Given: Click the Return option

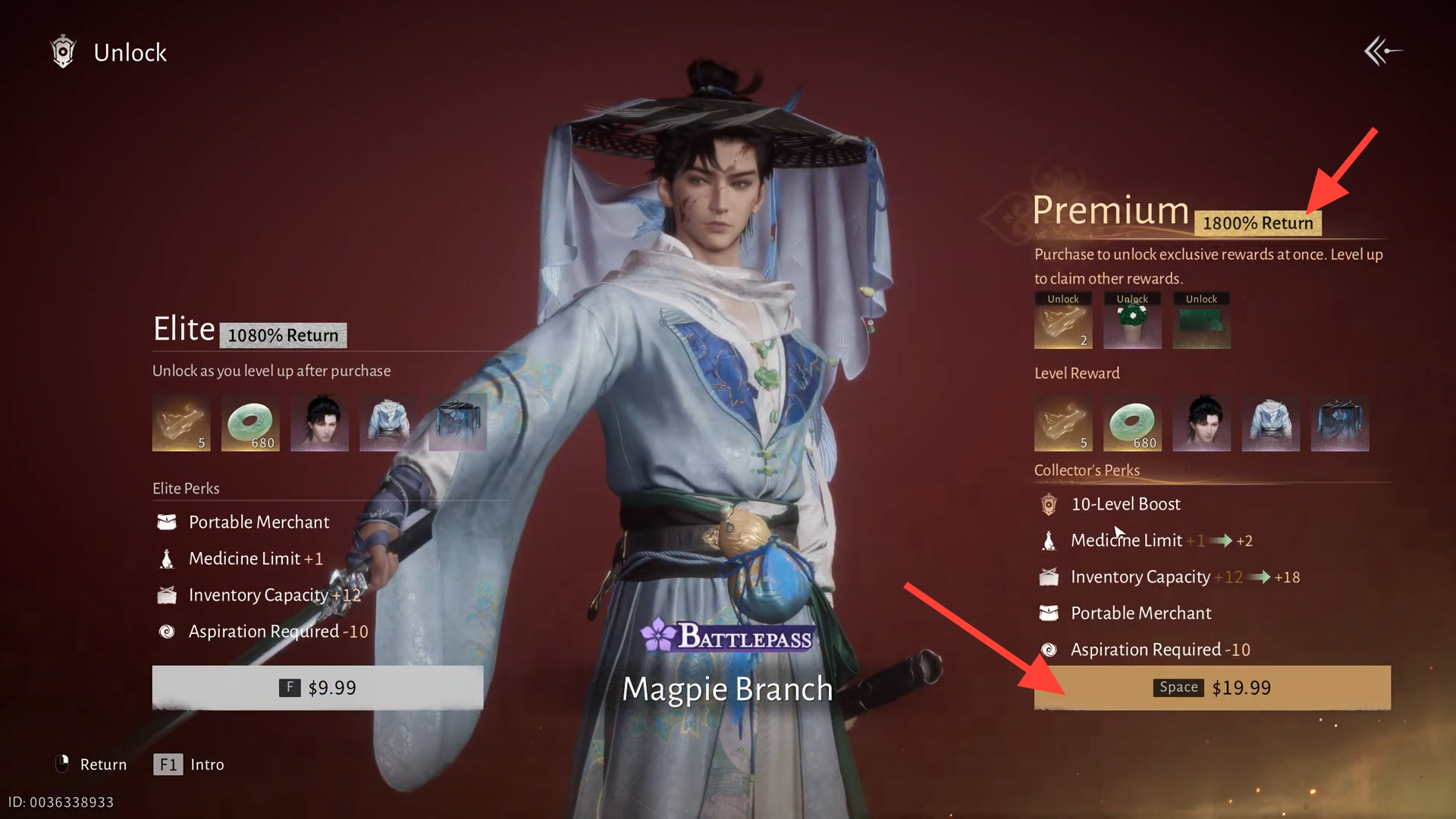Looking at the screenshot, I should click(92, 764).
